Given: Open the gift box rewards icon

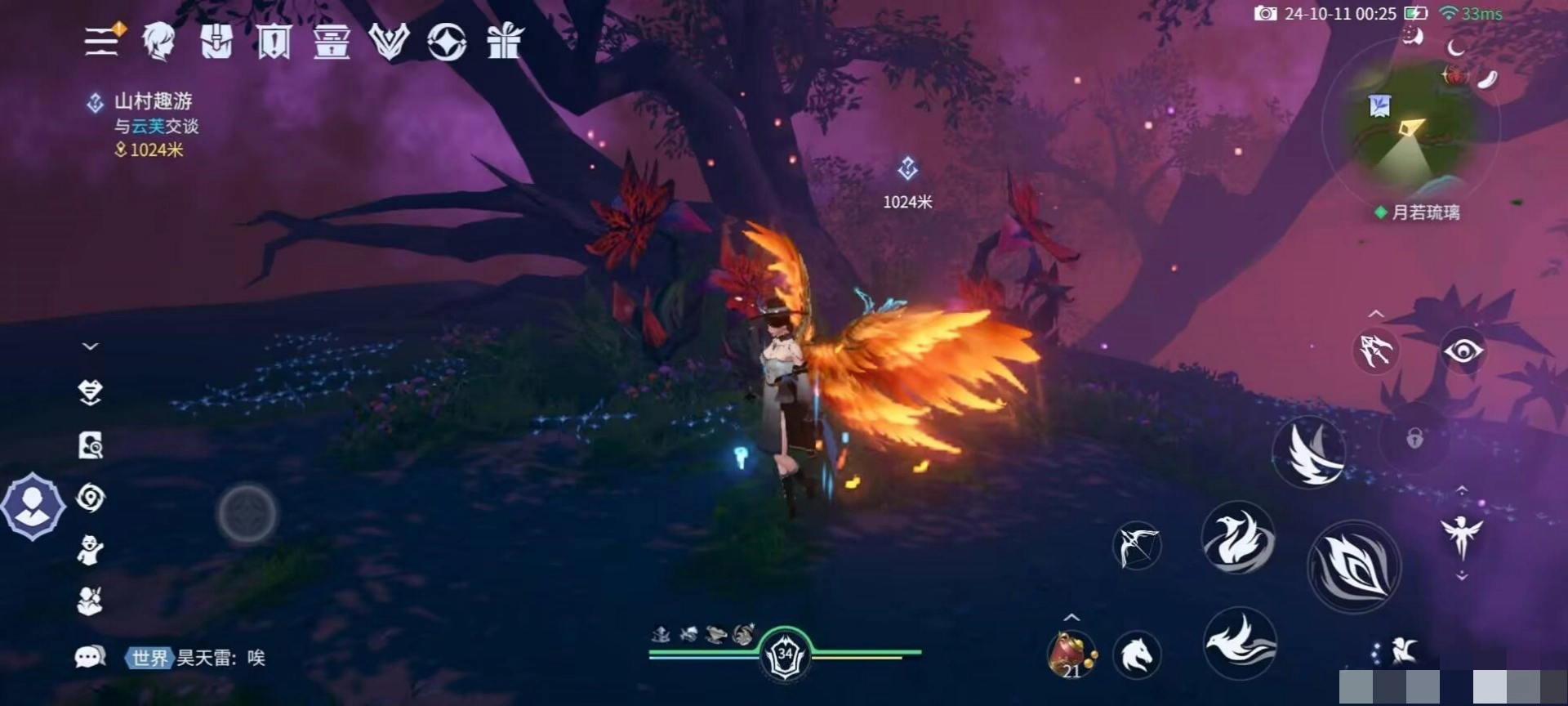Looking at the screenshot, I should click(505, 41).
